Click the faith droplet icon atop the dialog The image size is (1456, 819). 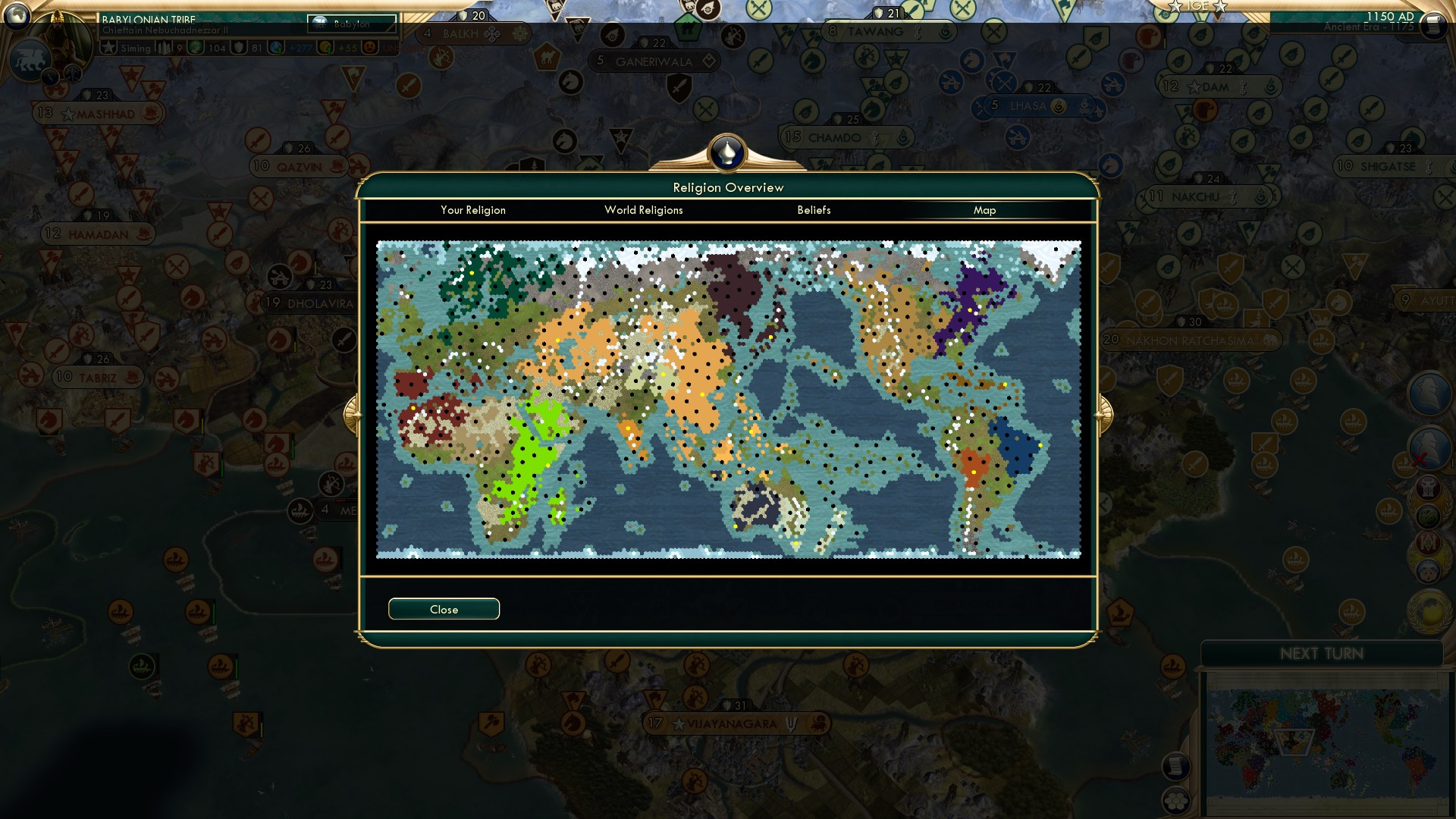[726, 152]
